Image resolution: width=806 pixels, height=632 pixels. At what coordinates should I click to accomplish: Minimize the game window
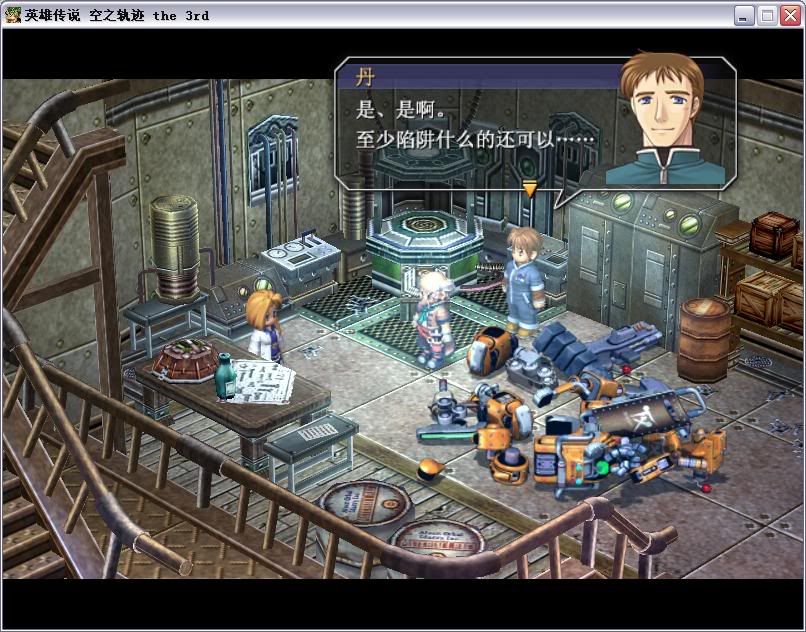pyautogui.click(x=744, y=15)
